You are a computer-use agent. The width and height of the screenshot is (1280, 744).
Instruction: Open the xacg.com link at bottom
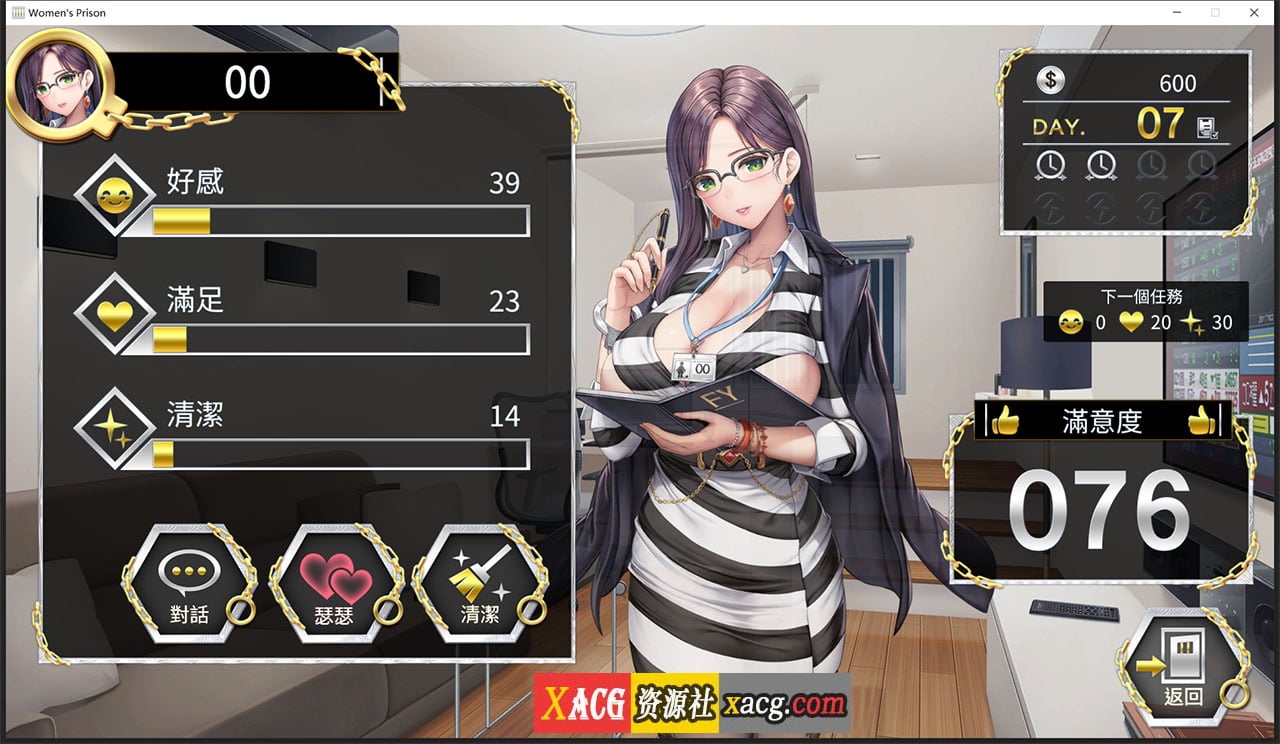[783, 702]
